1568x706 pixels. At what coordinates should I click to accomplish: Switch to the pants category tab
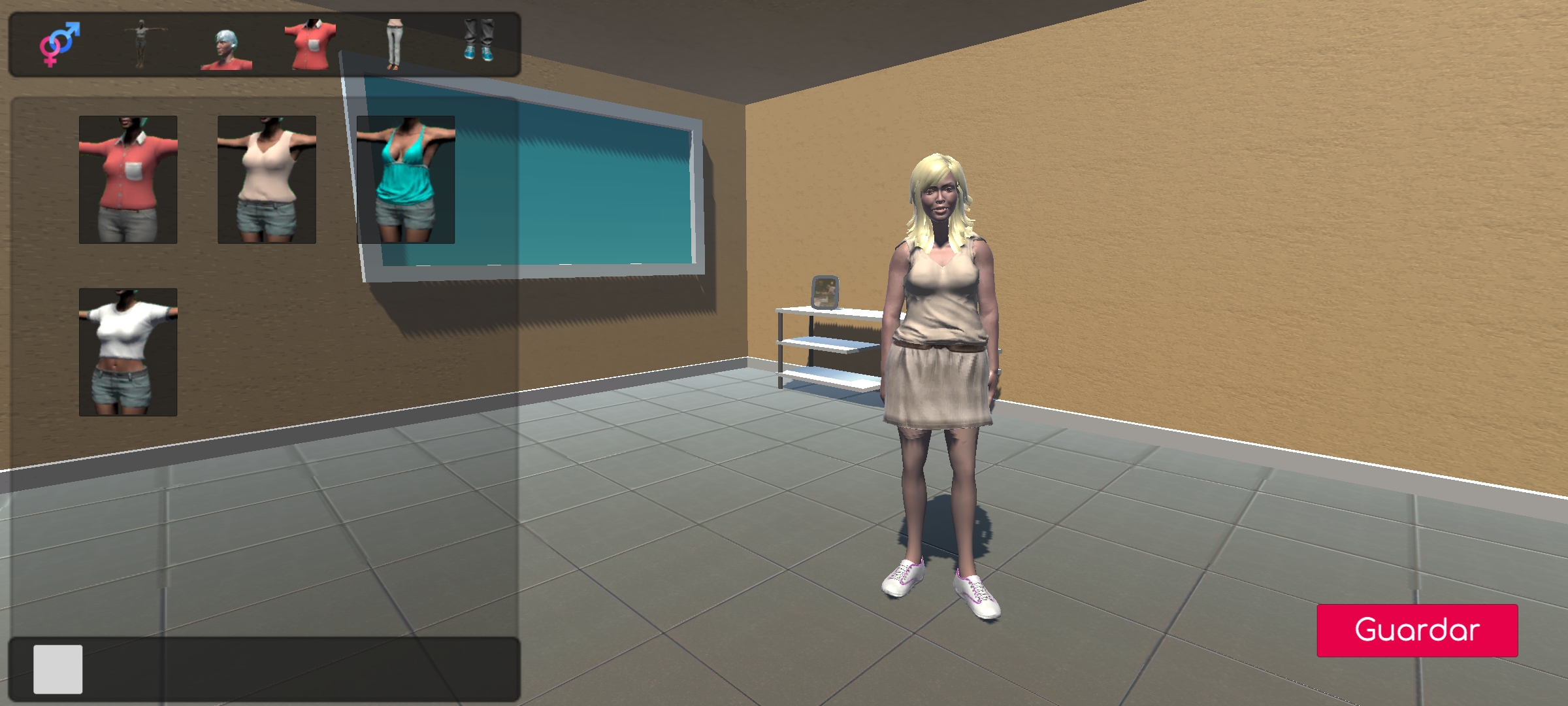click(394, 44)
